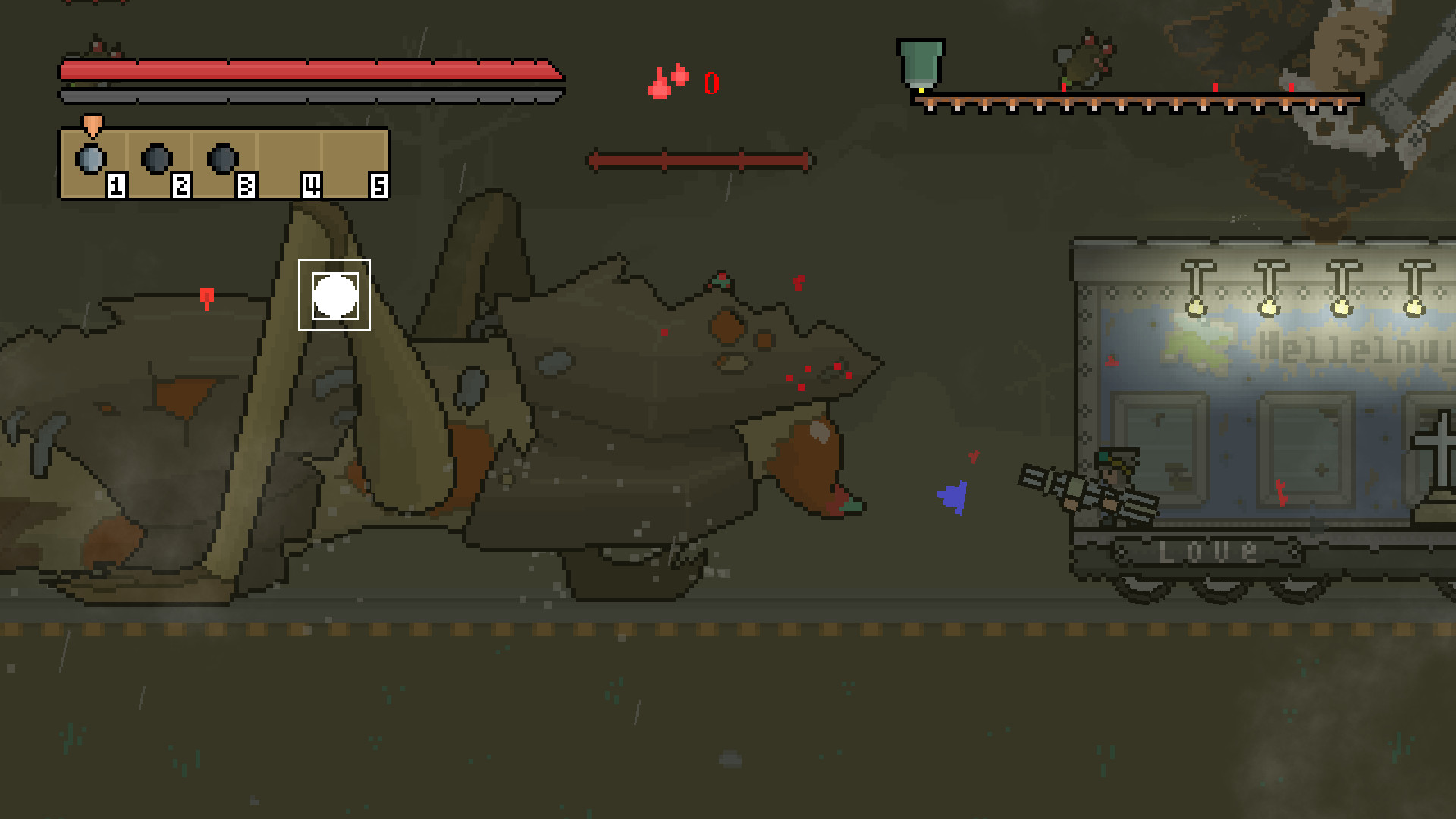
Task: Click the empty hotbar slot 4
Action: 288,159
